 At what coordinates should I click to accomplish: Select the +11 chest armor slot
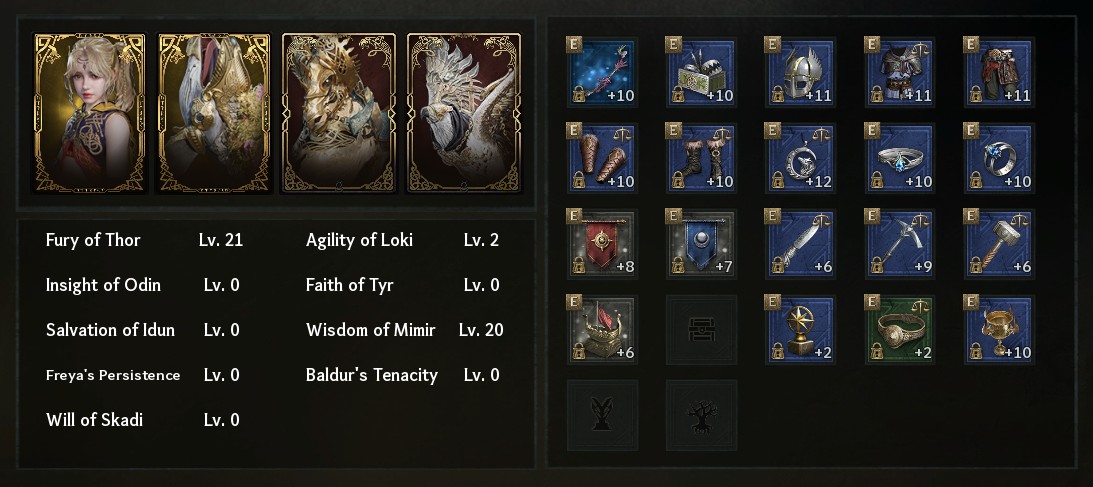(900, 73)
